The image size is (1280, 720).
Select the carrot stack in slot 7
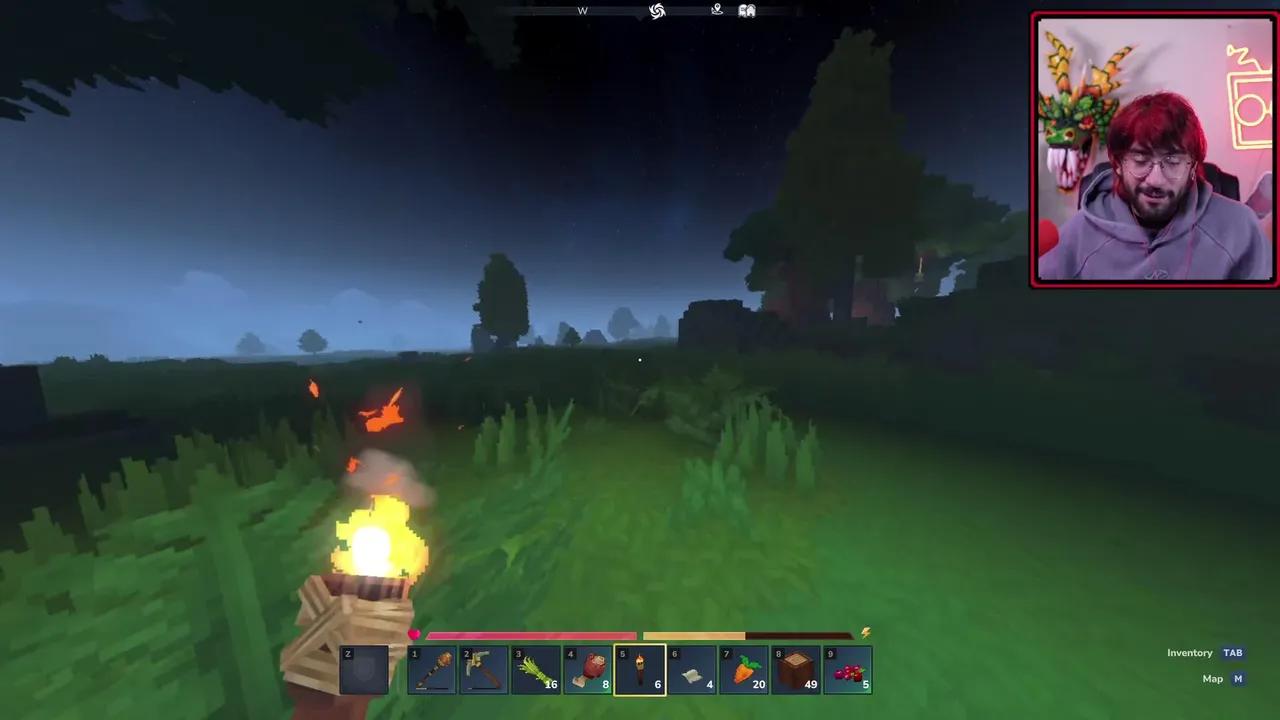tap(744, 668)
